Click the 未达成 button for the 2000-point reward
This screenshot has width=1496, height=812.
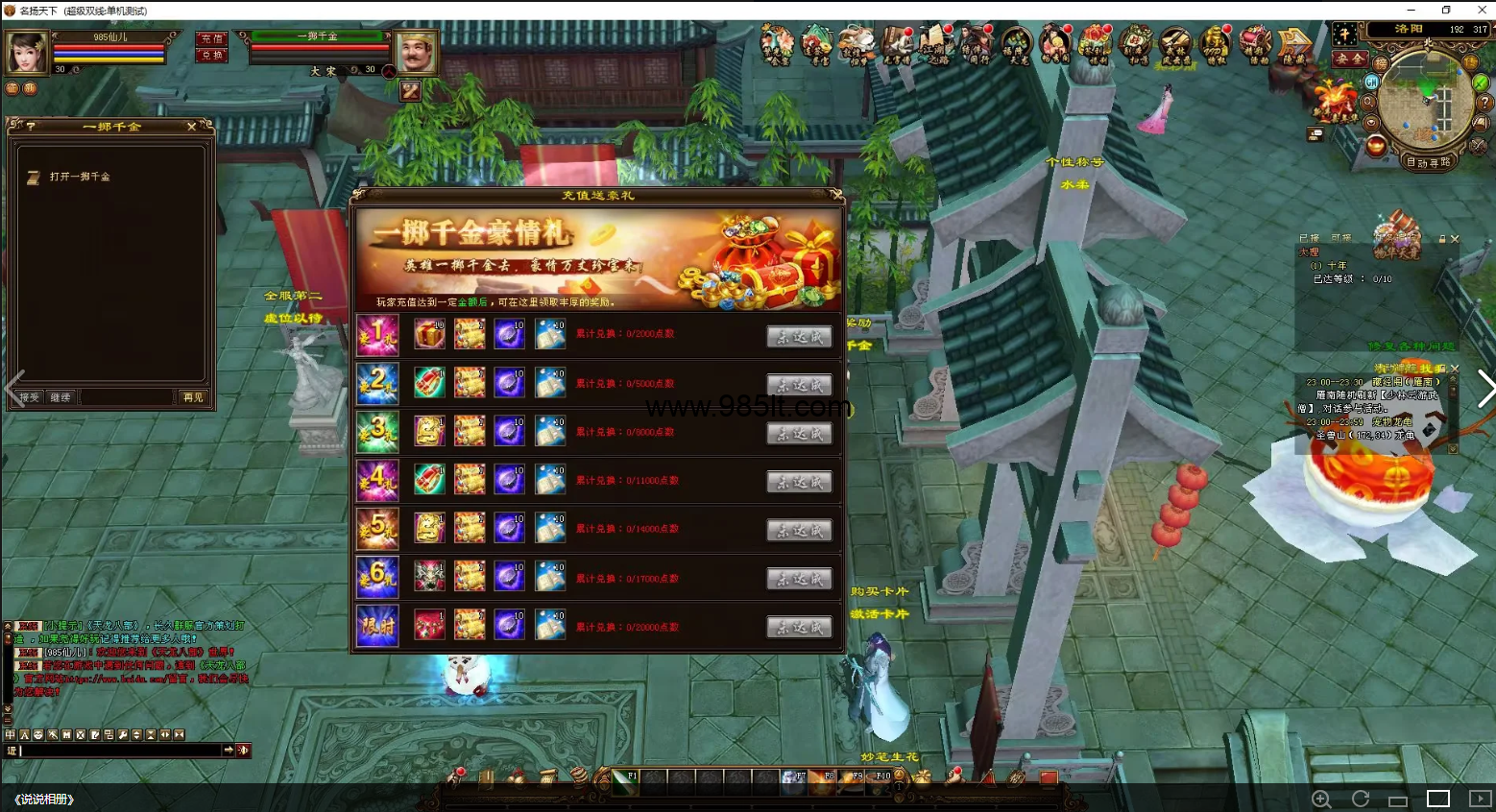coord(799,337)
